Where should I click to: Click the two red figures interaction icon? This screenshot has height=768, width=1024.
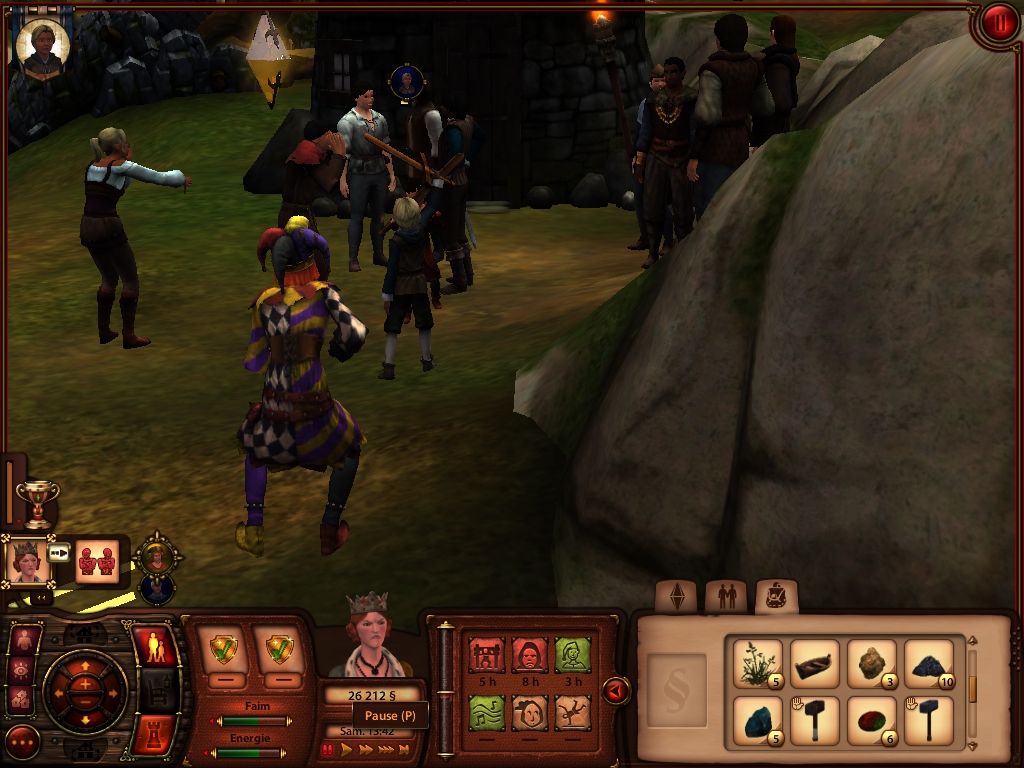coord(97,559)
